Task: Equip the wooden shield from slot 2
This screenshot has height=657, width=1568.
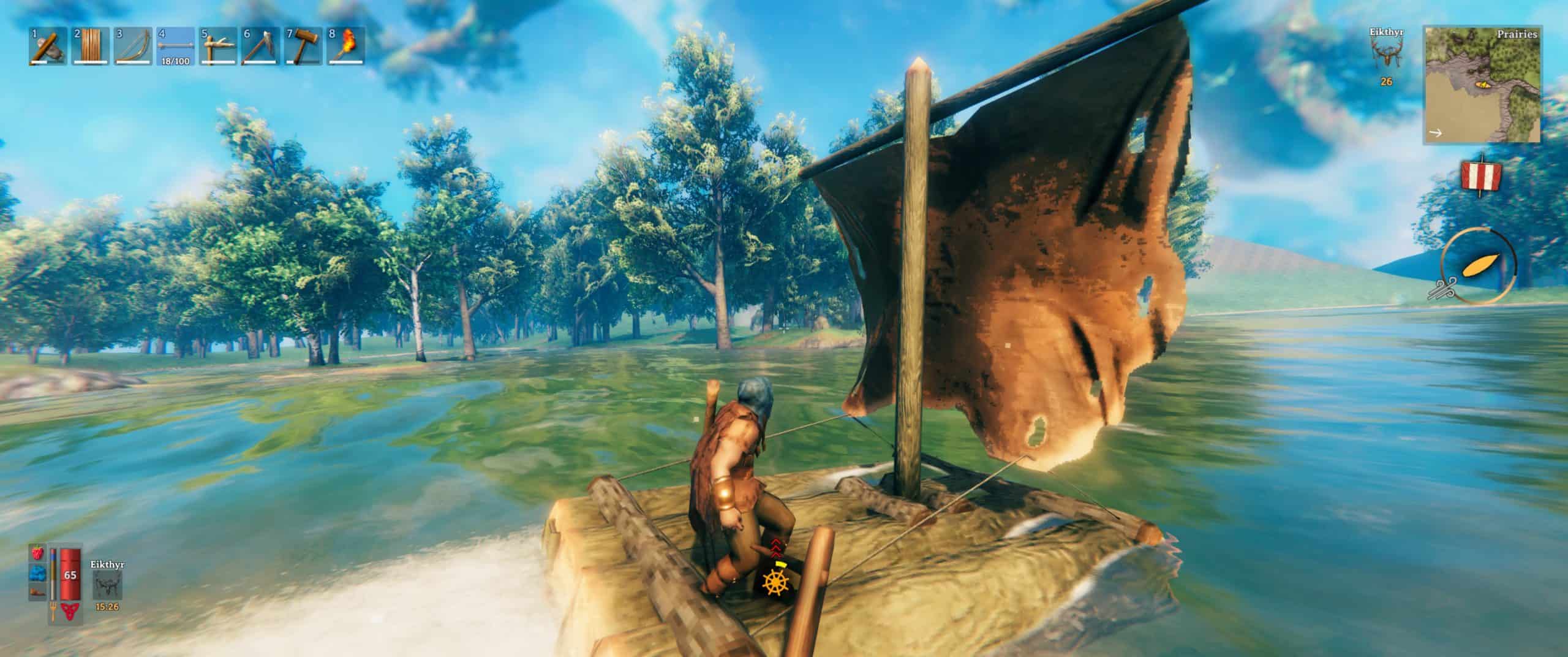Action: tap(91, 46)
